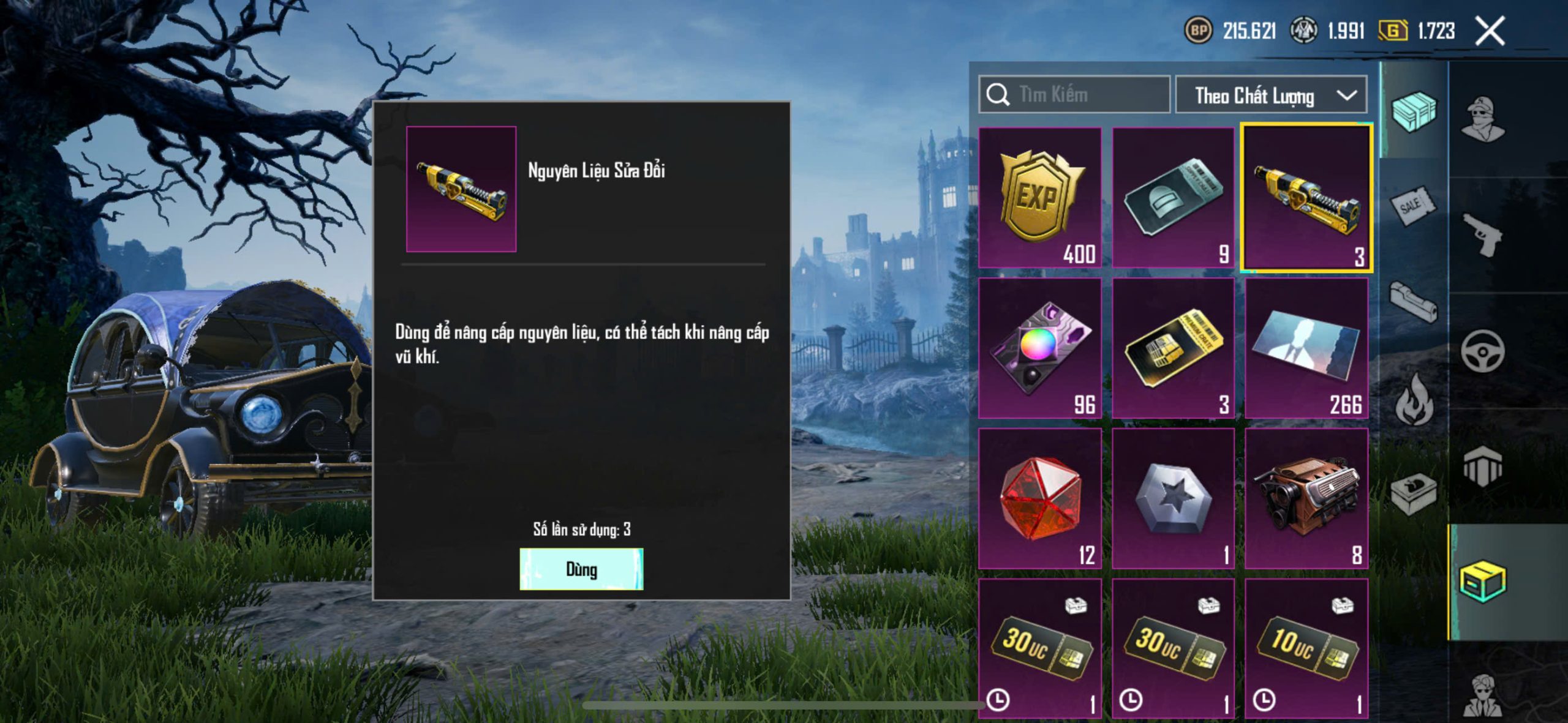
Task: Switch to the pistol weapons tab
Action: point(1482,234)
